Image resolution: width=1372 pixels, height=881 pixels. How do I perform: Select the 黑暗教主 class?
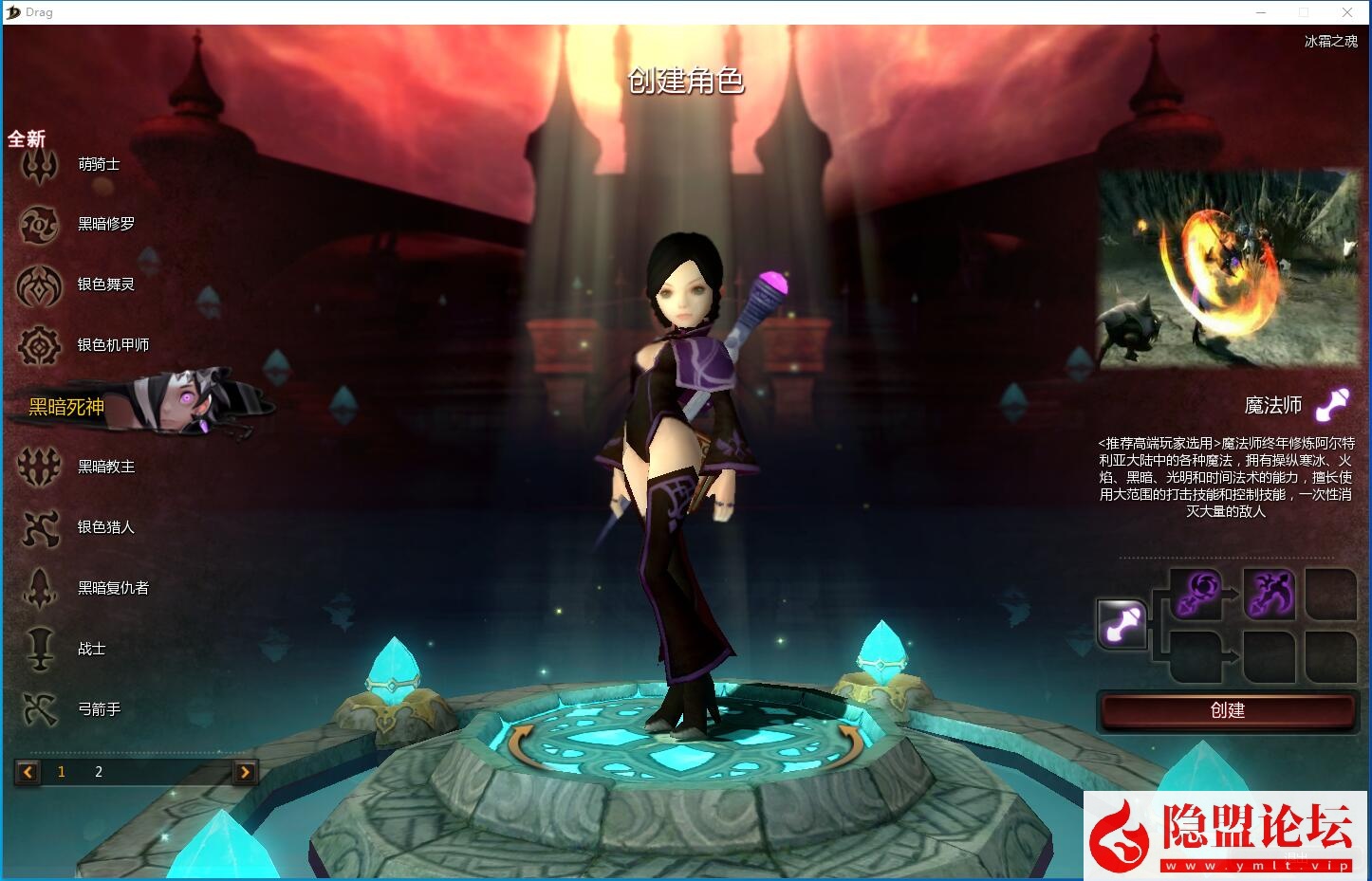pyautogui.click(x=105, y=467)
